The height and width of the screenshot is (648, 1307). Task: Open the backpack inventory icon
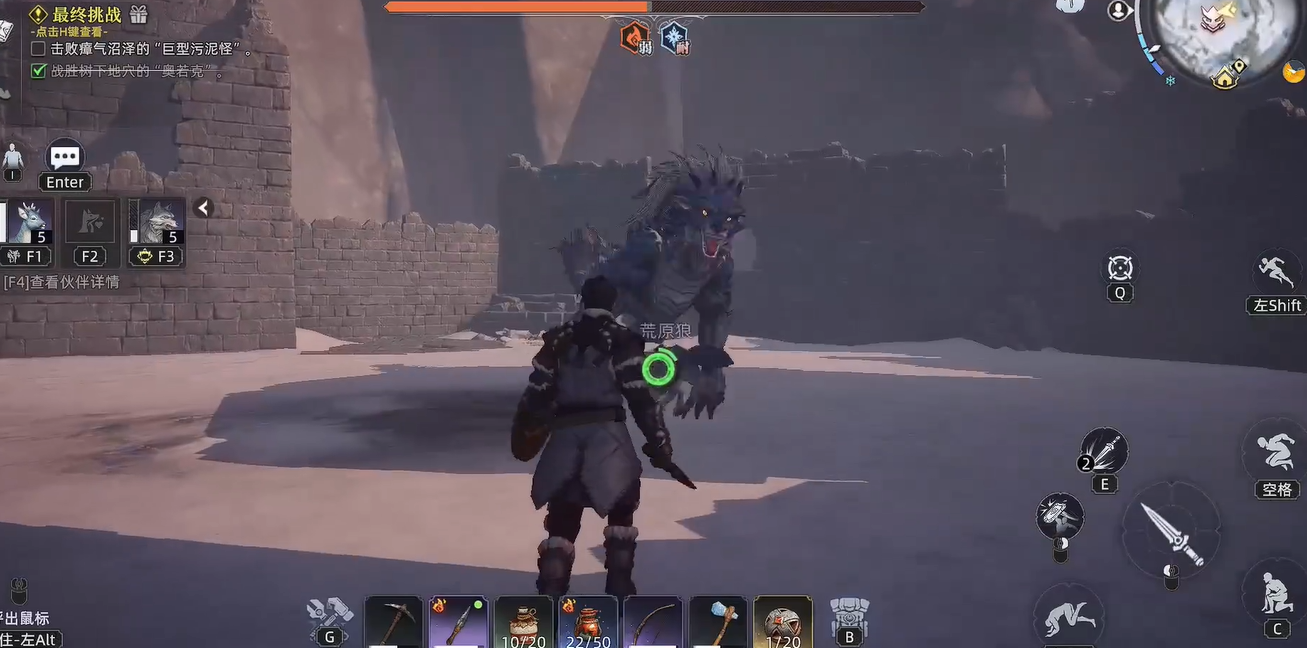[849, 612]
